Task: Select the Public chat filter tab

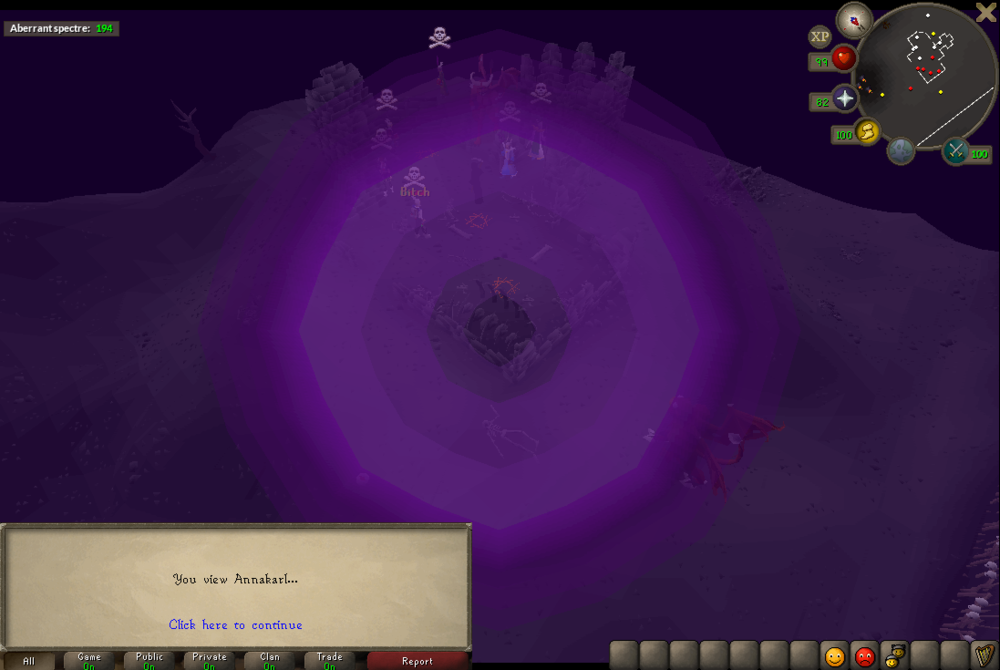Action: click(x=149, y=661)
